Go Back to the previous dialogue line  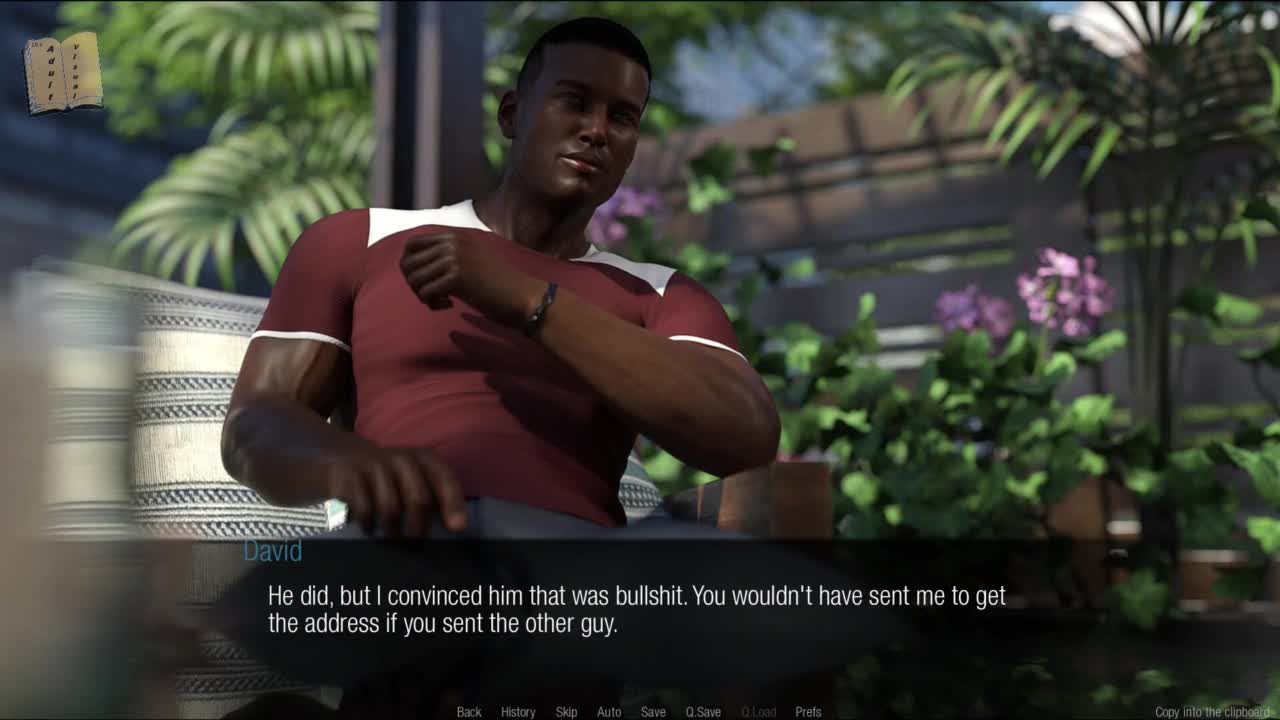[469, 712]
